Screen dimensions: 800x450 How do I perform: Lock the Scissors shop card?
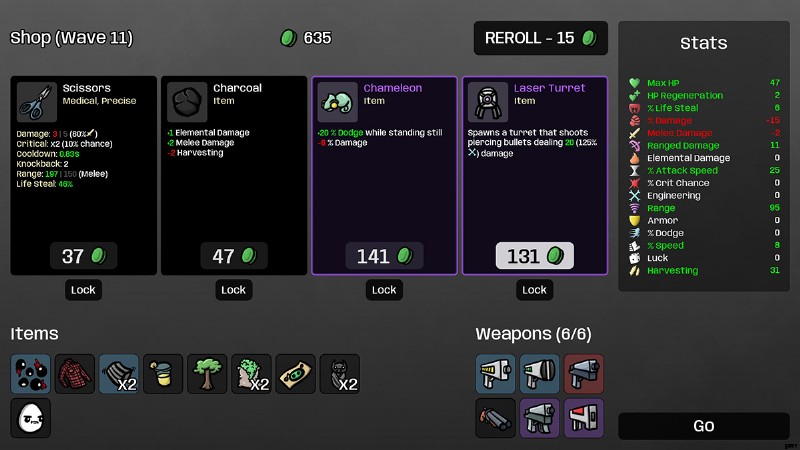pyautogui.click(x=84, y=290)
